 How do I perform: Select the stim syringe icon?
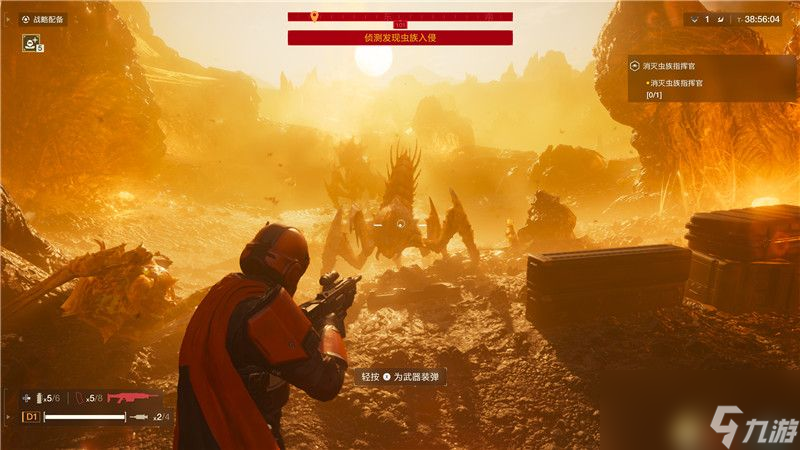pos(142,416)
